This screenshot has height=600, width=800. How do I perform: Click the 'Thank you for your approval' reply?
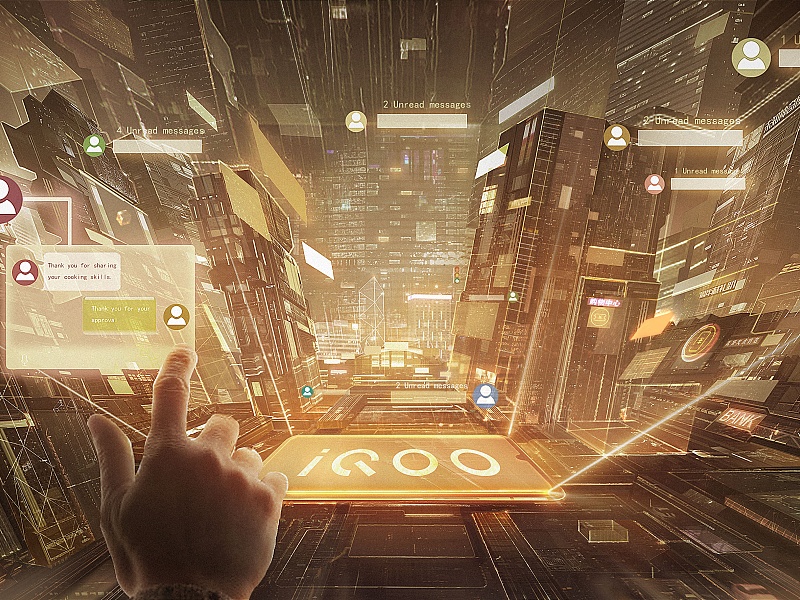point(120,315)
